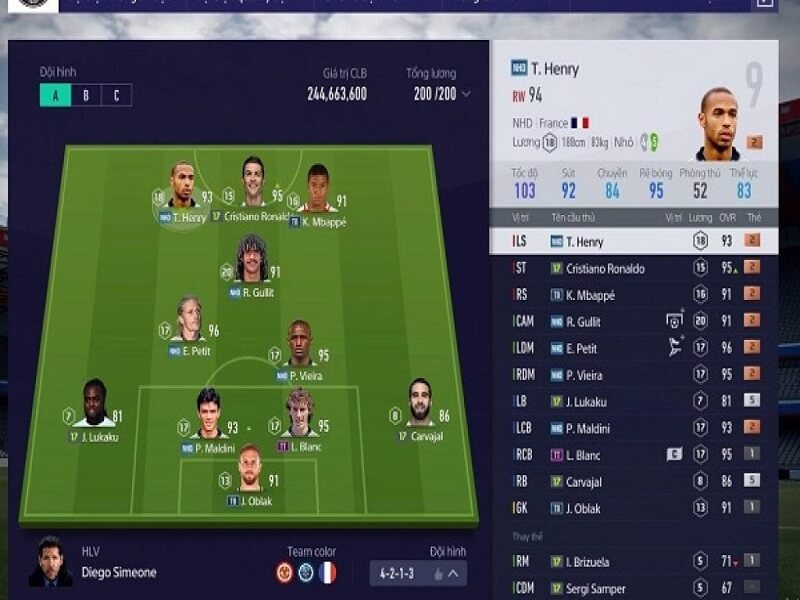Click the Diego Simeone manager portrait
Image resolution: width=800 pixels, height=600 pixels.
(x=48, y=562)
